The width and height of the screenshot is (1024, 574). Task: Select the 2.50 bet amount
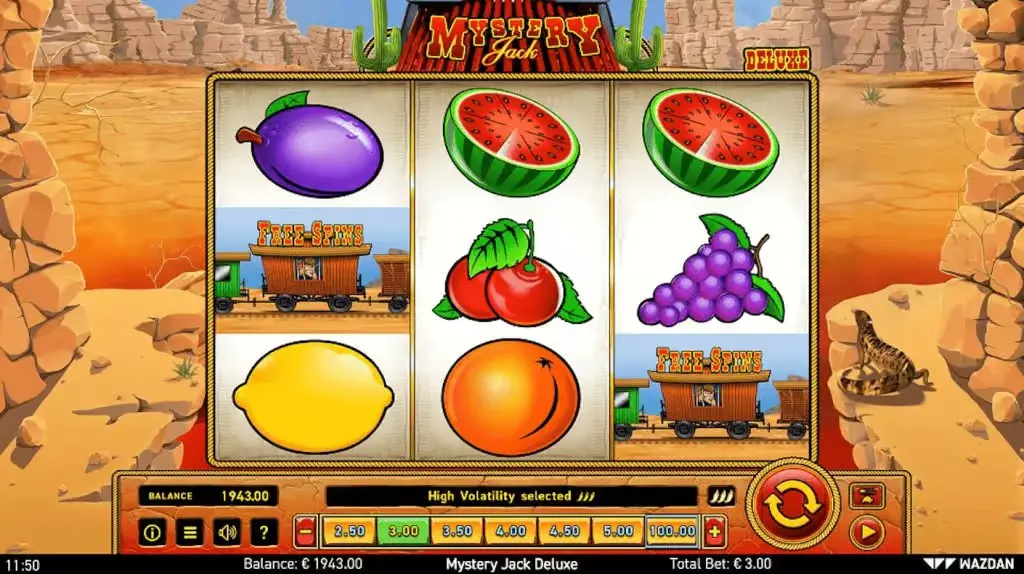(349, 531)
